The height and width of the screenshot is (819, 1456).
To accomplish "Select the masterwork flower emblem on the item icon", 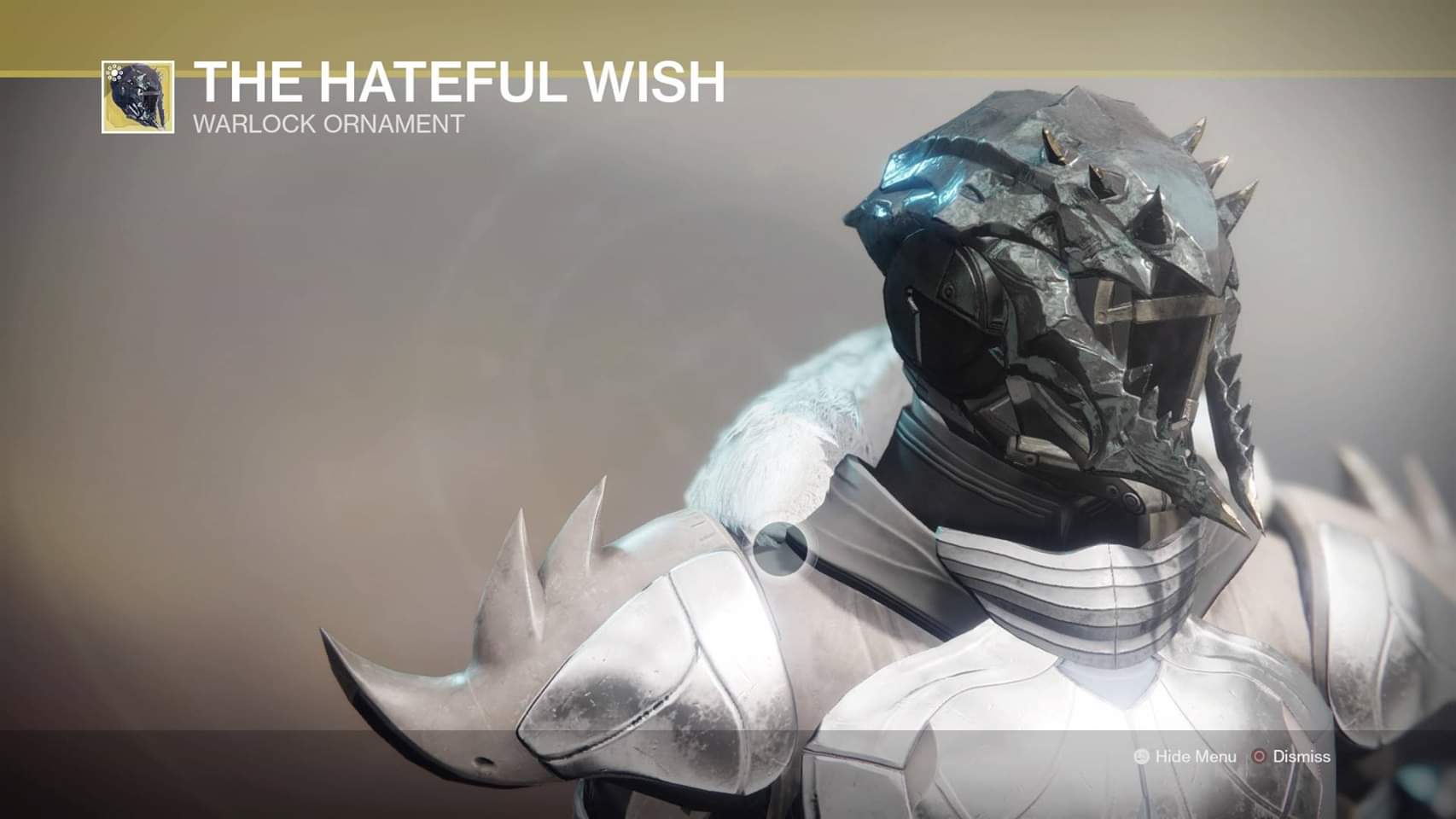I will (114, 74).
